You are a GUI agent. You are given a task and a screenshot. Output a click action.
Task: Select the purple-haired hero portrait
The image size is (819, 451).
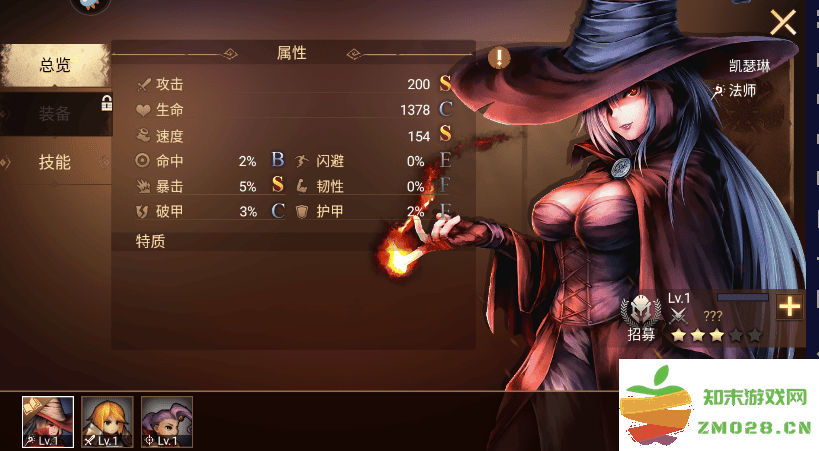coord(166,421)
